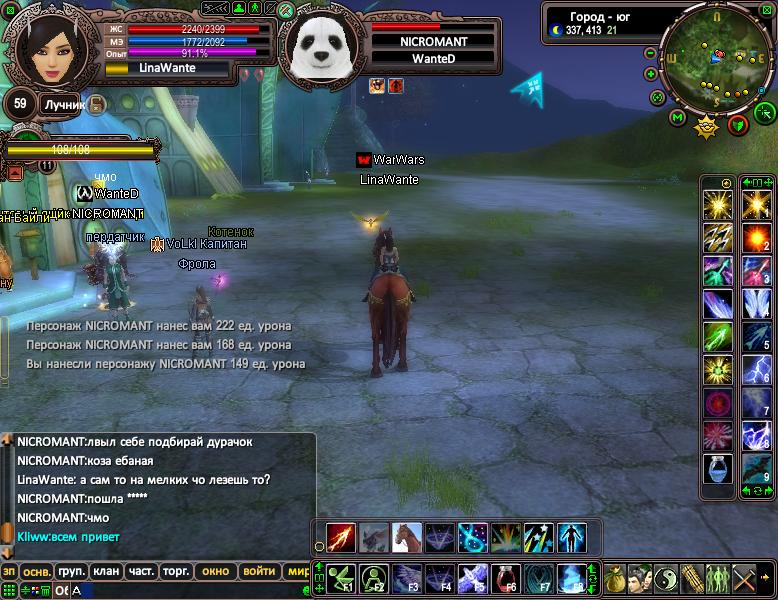
Task: Click the circular minimap
Action: pos(714,61)
